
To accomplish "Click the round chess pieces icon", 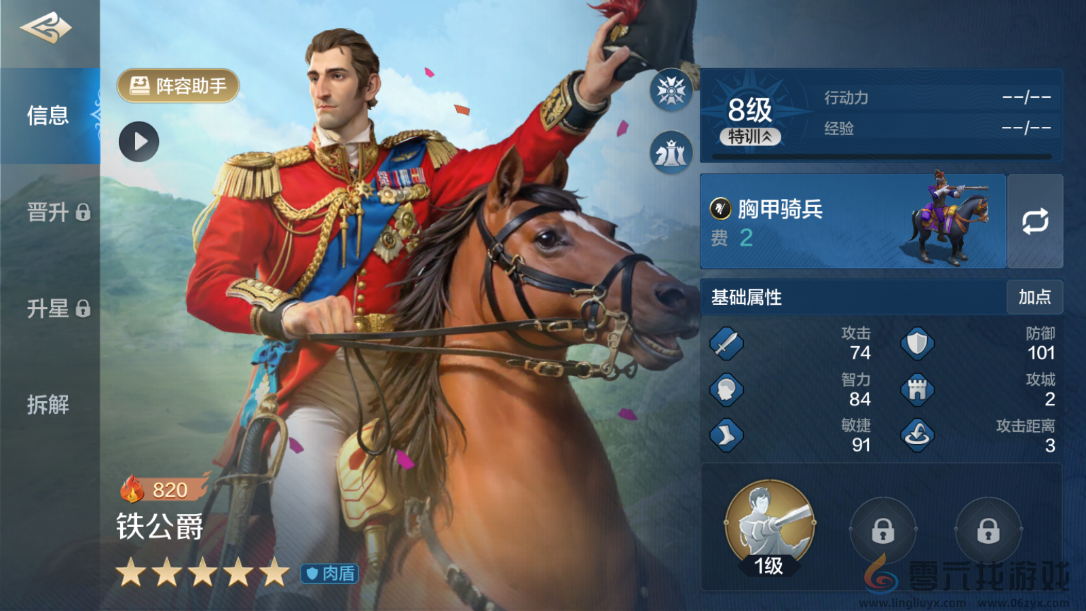I will coord(671,152).
